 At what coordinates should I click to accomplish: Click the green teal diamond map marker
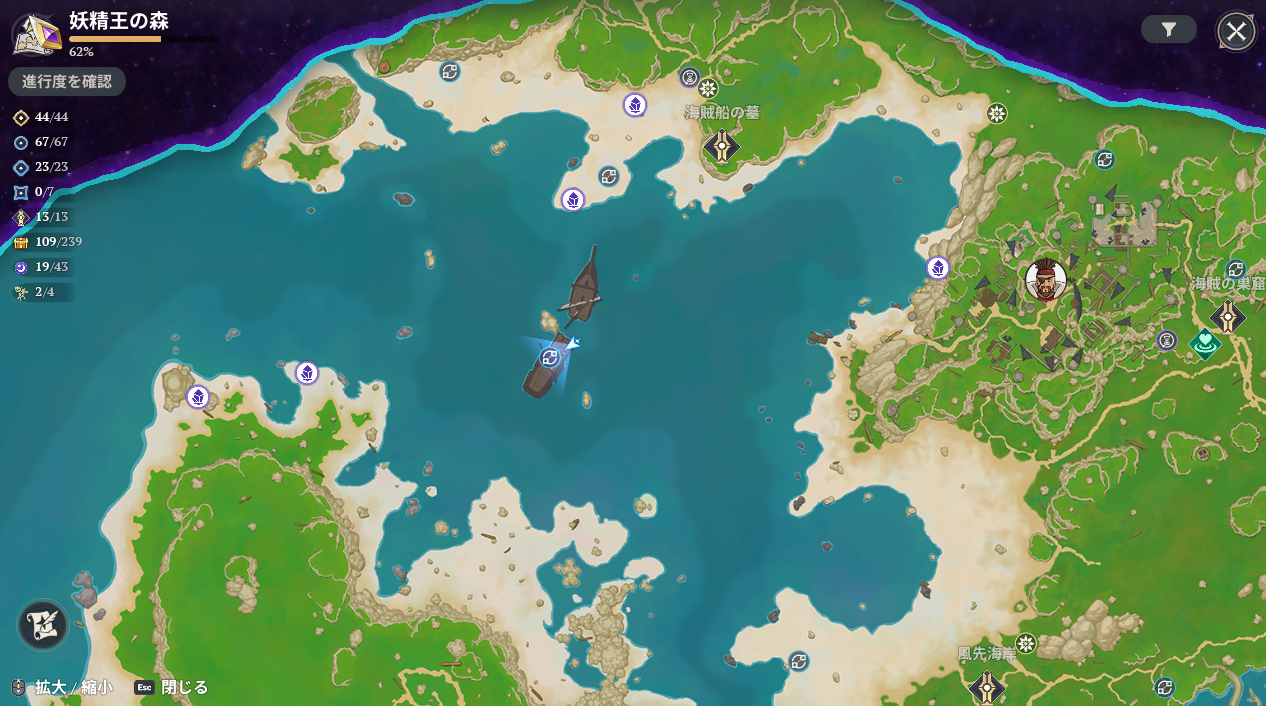(x=1205, y=344)
